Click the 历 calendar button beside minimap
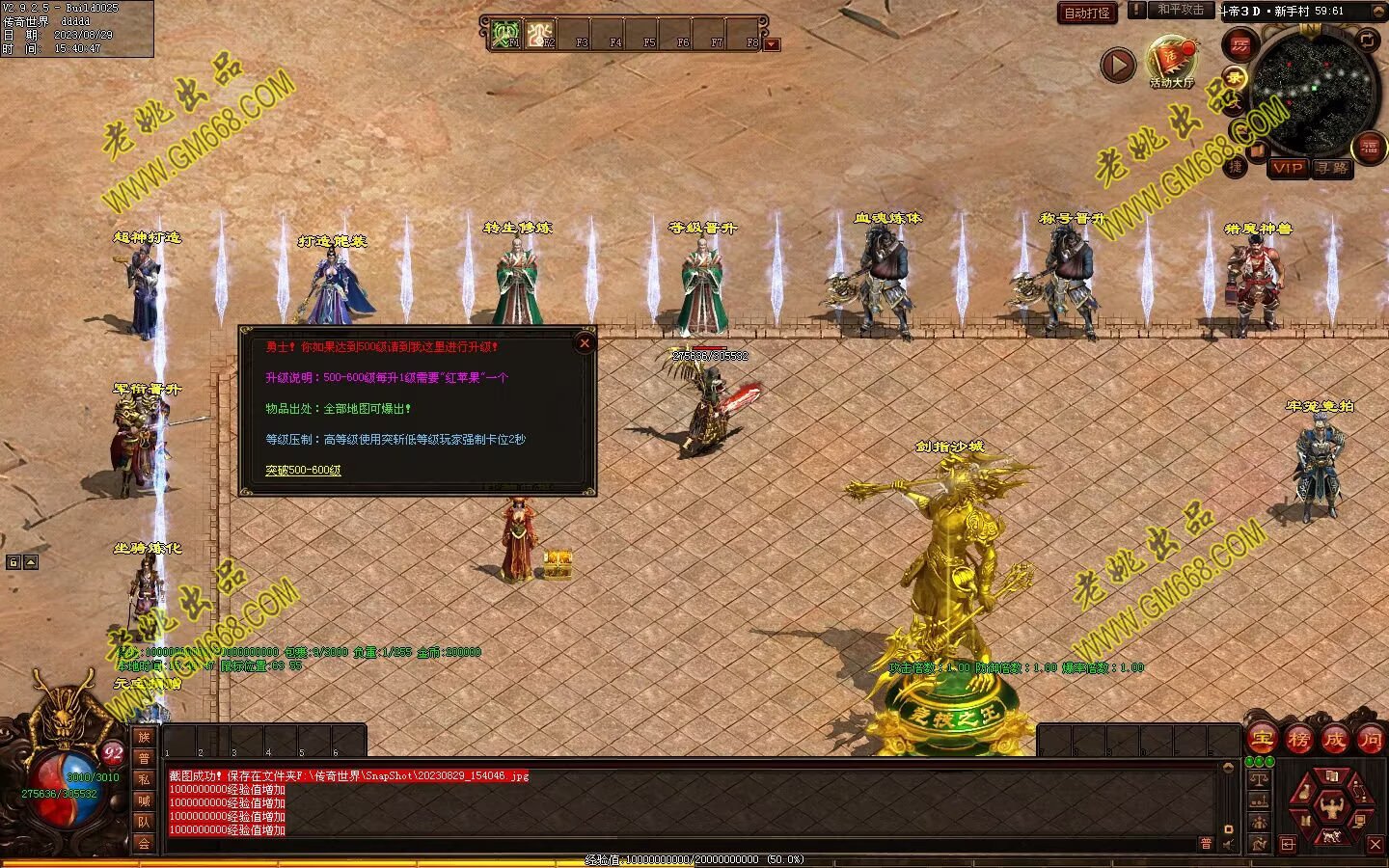Screen dimensions: 1389x868 (1239, 44)
